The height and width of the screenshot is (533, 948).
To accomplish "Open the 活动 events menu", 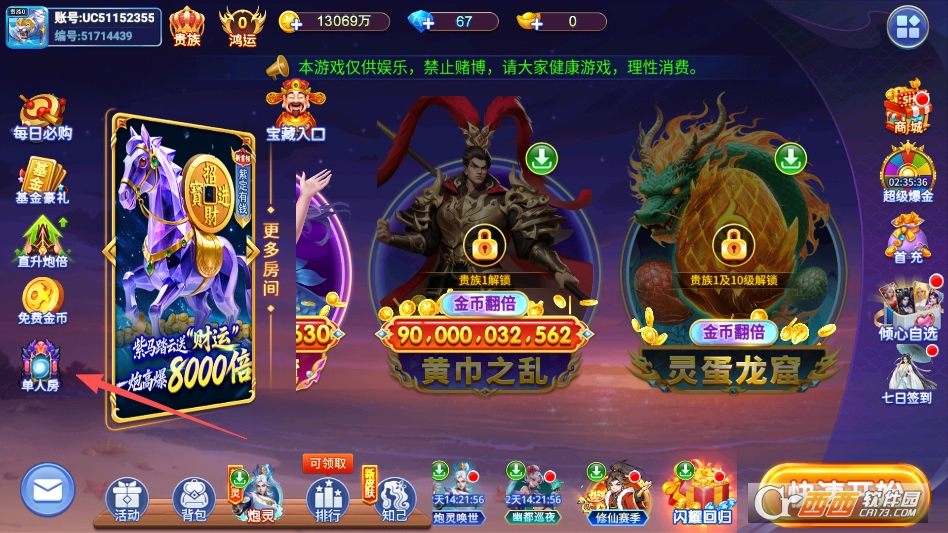I will (x=127, y=499).
